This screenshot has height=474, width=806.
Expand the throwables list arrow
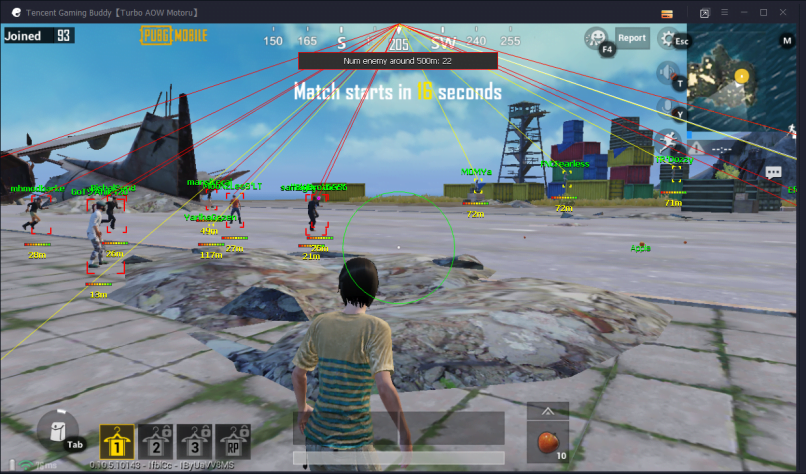click(547, 411)
